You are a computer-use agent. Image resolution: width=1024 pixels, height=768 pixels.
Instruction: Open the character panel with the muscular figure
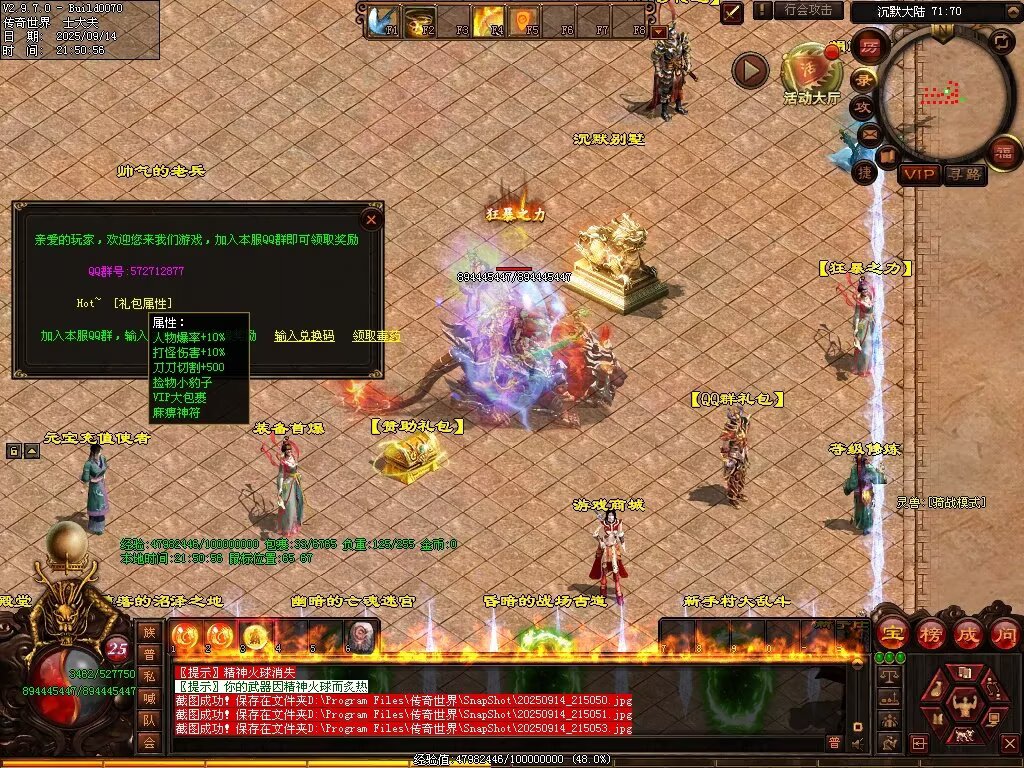[x=964, y=706]
